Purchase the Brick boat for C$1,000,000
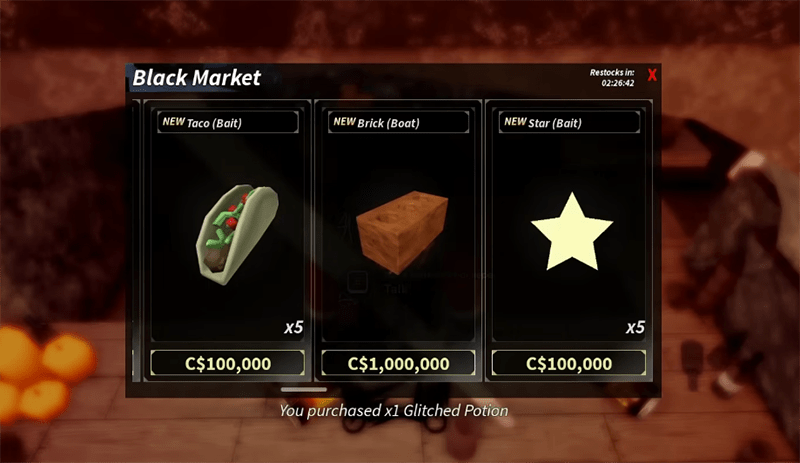Image resolution: width=800 pixels, height=463 pixels. [x=398, y=364]
